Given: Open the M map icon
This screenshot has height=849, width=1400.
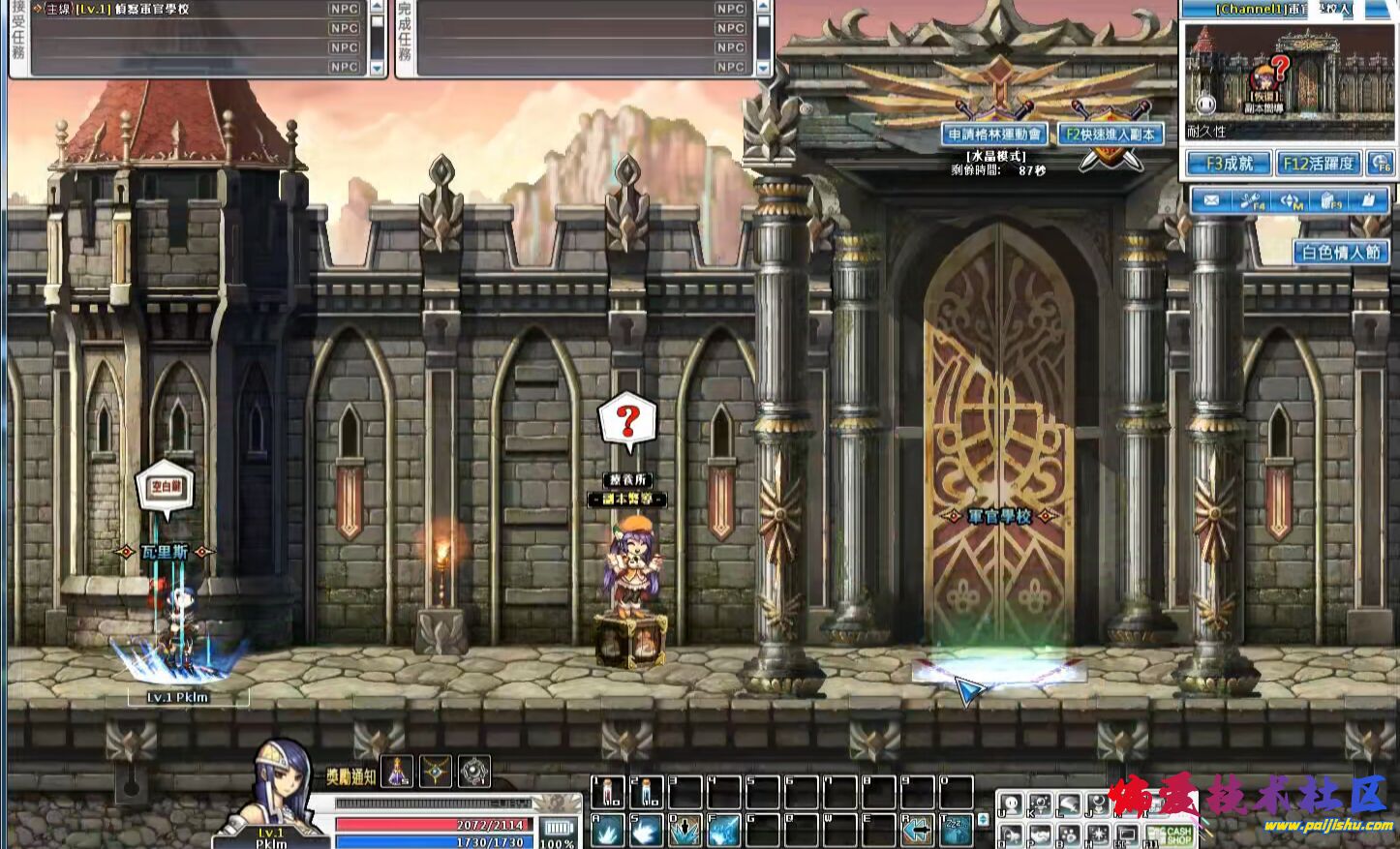Looking at the screenshot, I should pos(1292,200).
